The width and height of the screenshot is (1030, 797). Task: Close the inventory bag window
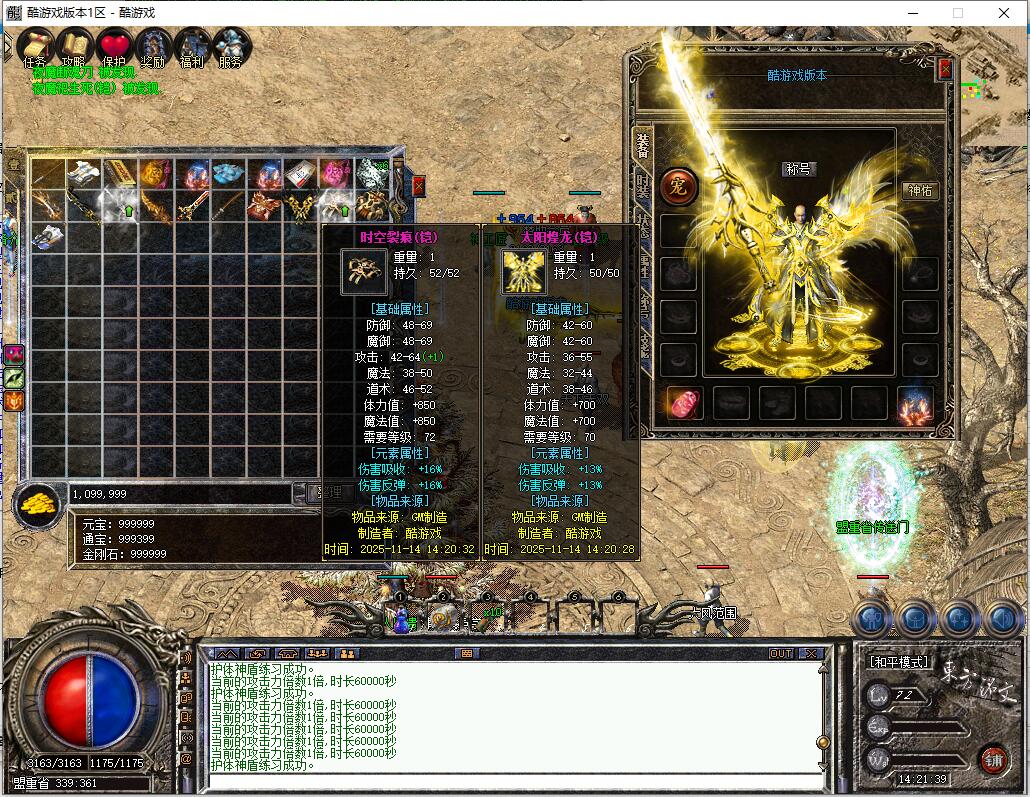tap(418, 186)
